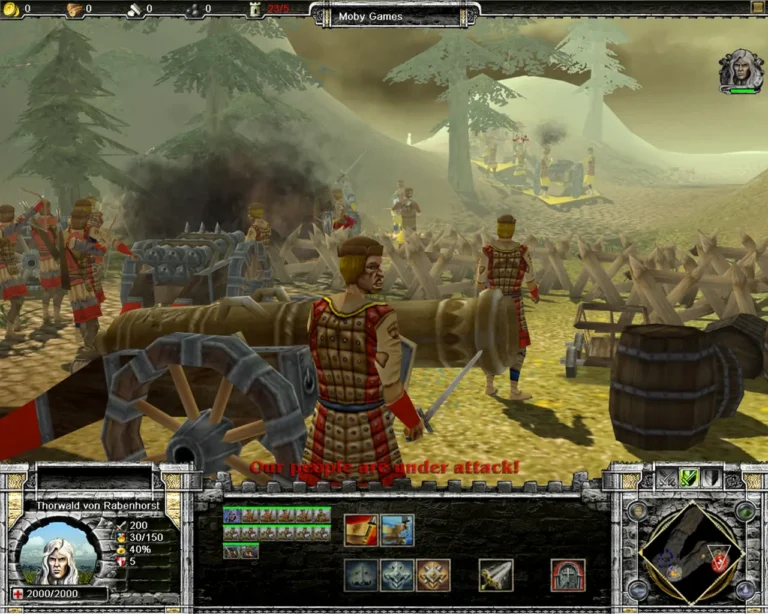Activate the green sword stance button
This screenshot has height=614, width=768.
pos(688,478)
